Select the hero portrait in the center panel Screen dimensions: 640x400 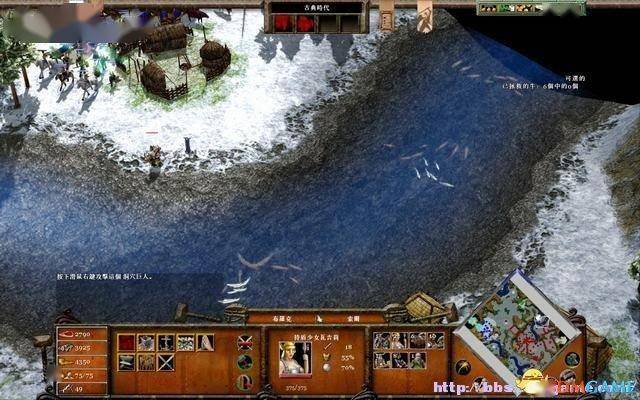(294, 353)
